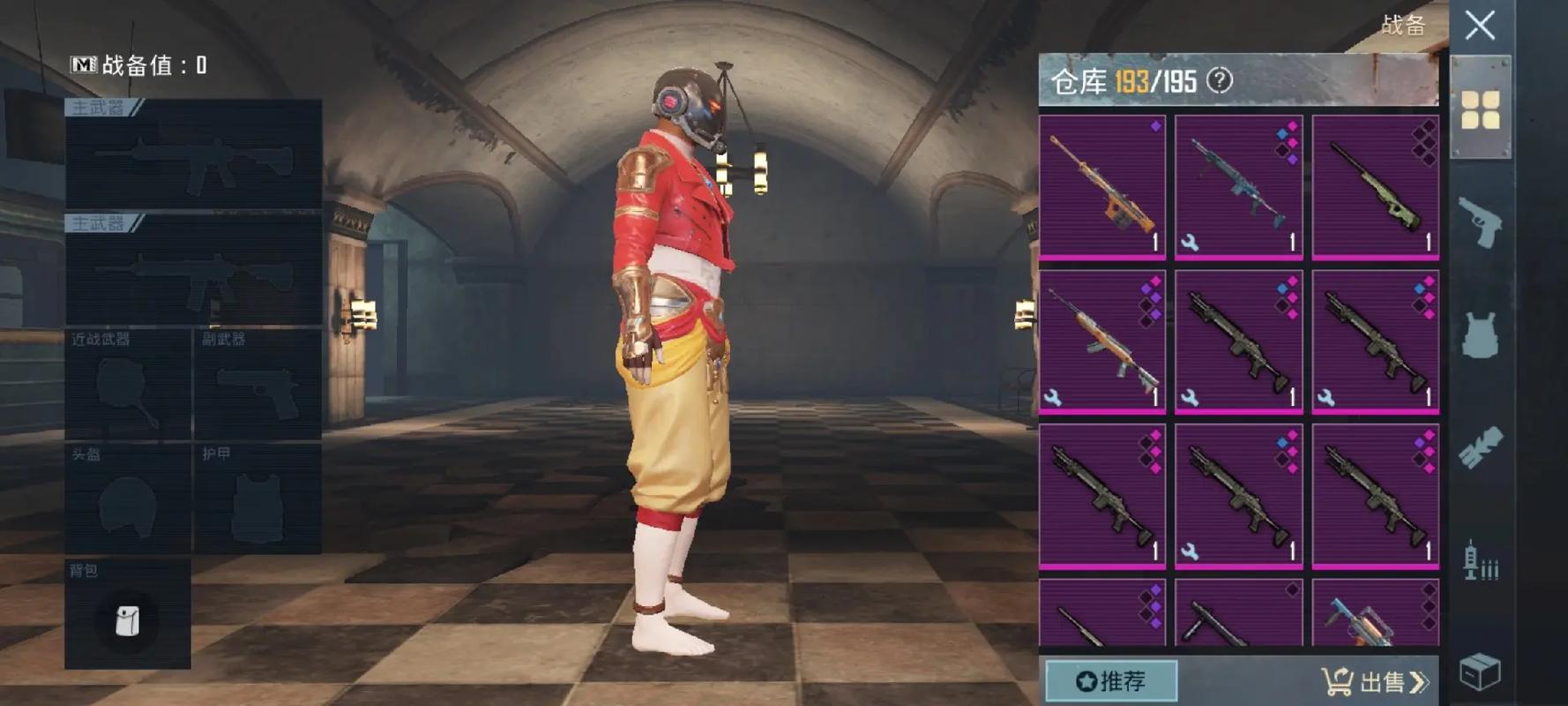This screenshot has height=706, width=1568.
Task: Select the box category tab
Action: coord(1480,672)
